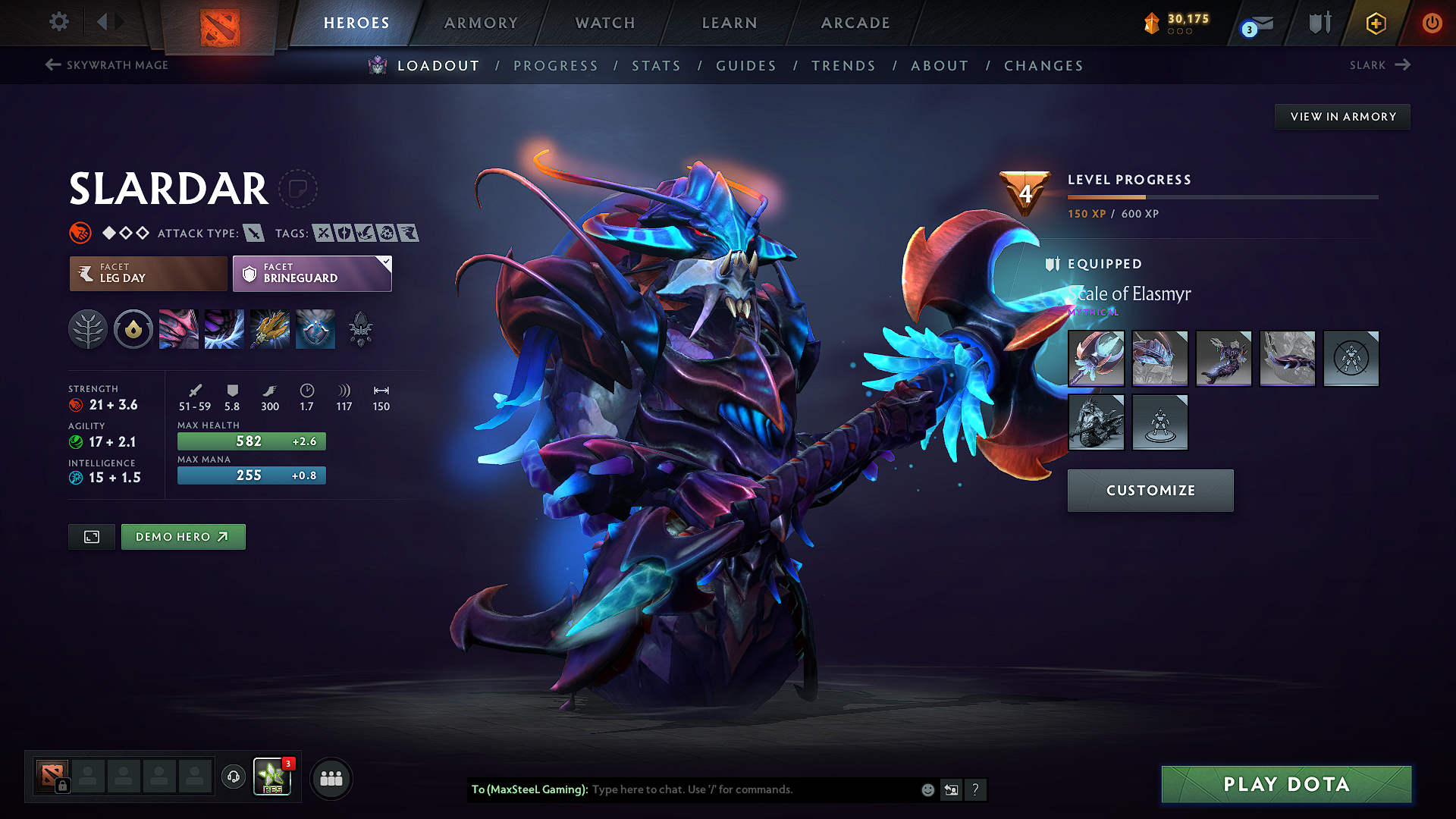Select Slardar's Corrosive Haze ability icon
Screen dimensions: 1456x819
[315, 328]
